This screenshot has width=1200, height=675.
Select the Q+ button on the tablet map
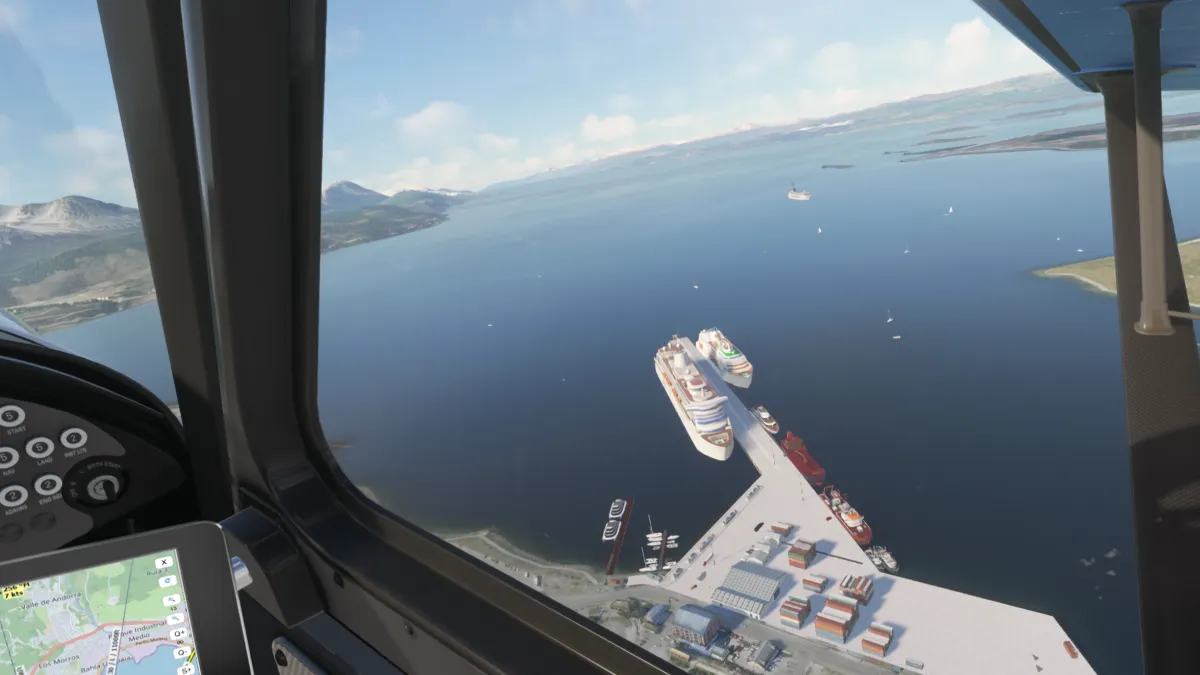click(177, 633)
